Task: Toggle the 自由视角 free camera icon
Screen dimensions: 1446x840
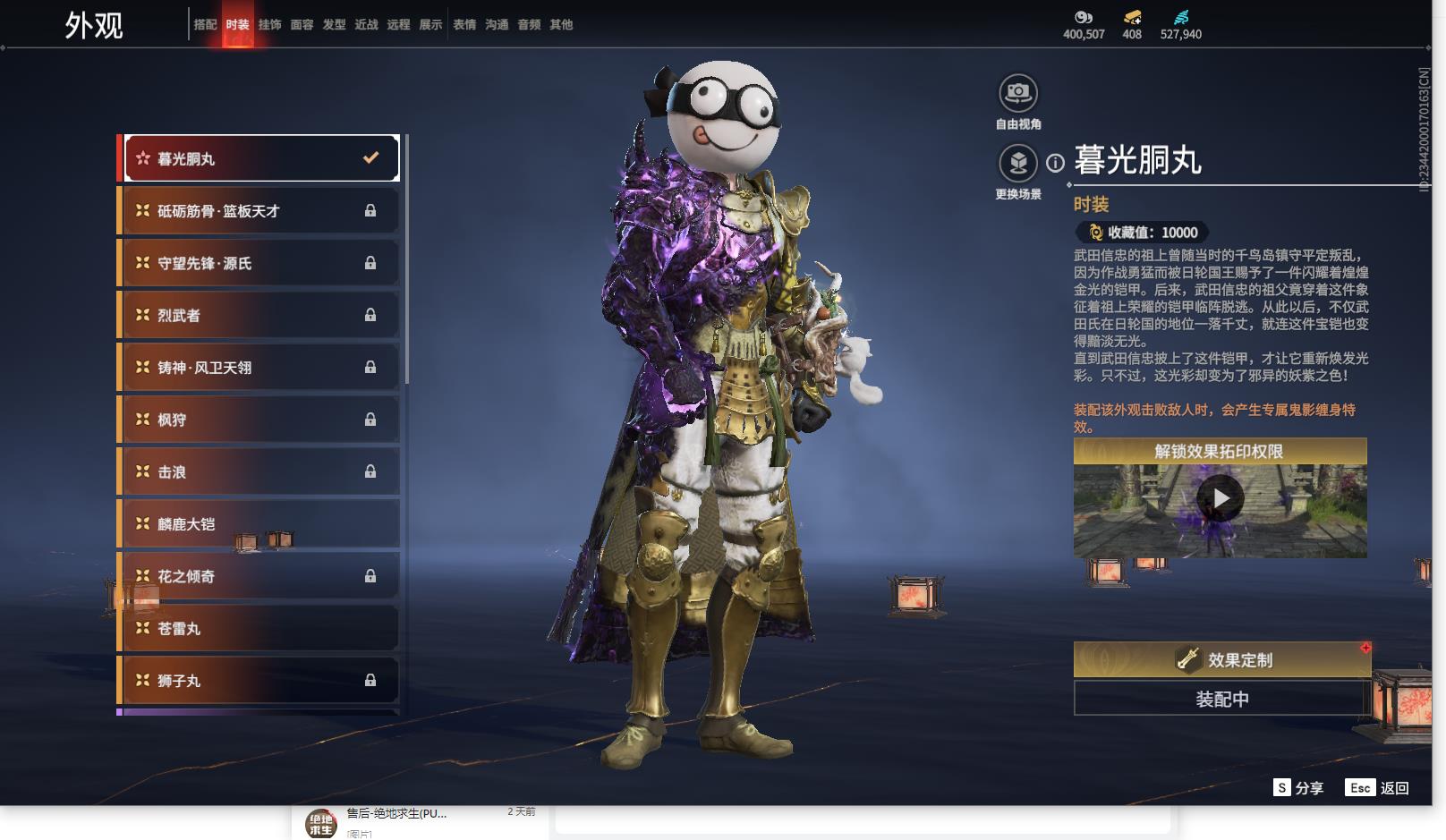Action: tap(1017, 93)
